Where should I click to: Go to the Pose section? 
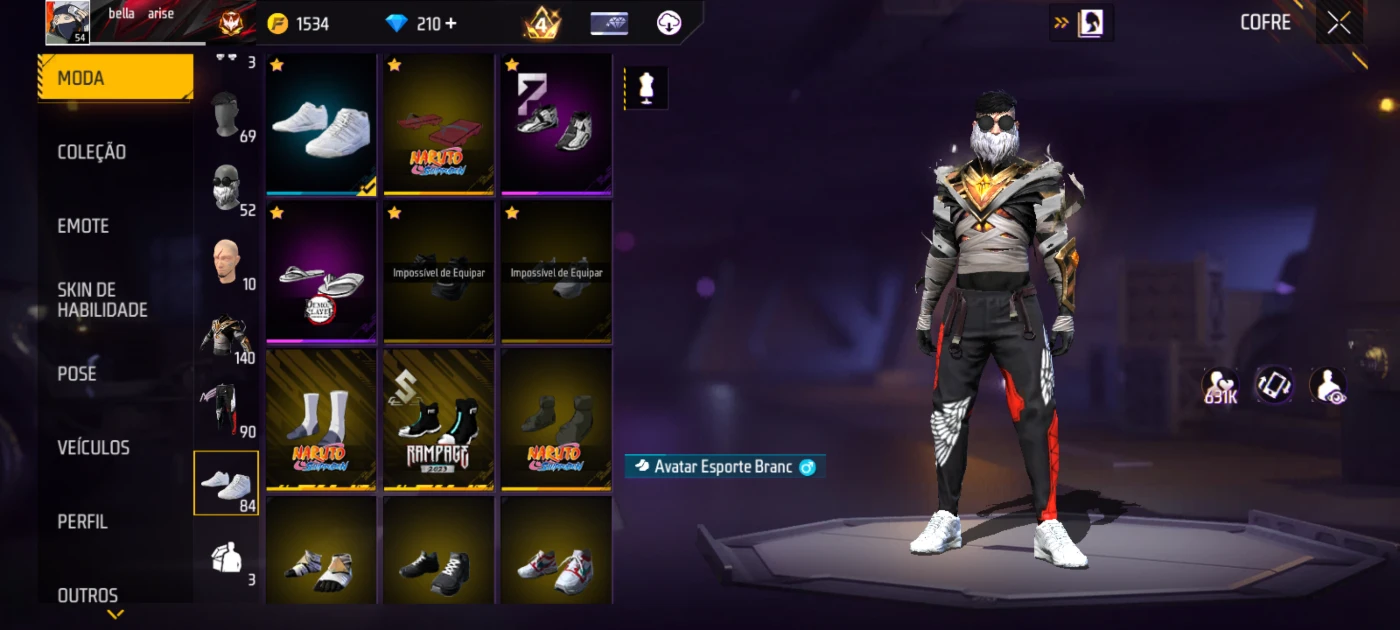[x=77, y=374]
